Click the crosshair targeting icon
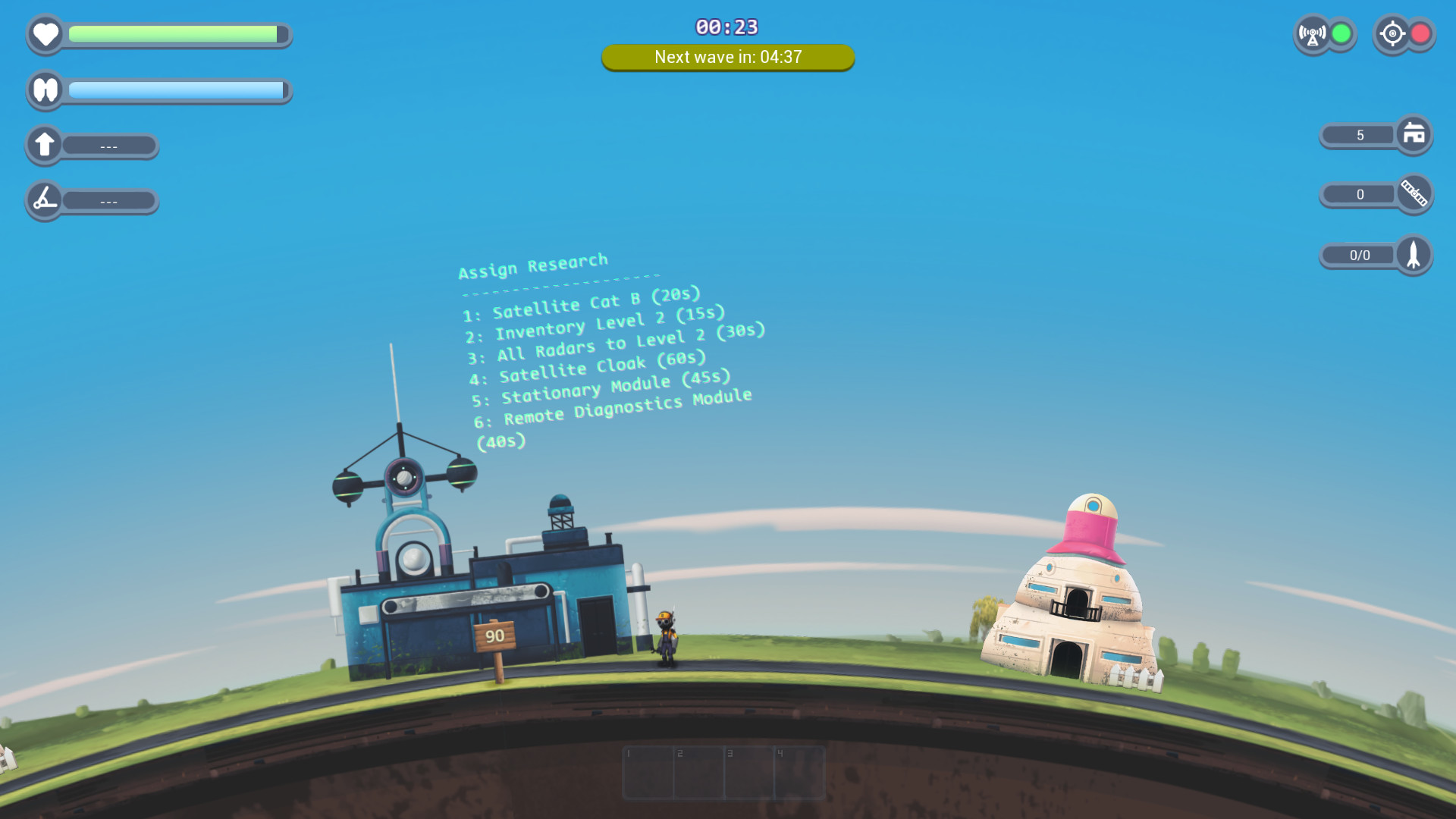1456x819 pixels. (x=1394, y=33)
